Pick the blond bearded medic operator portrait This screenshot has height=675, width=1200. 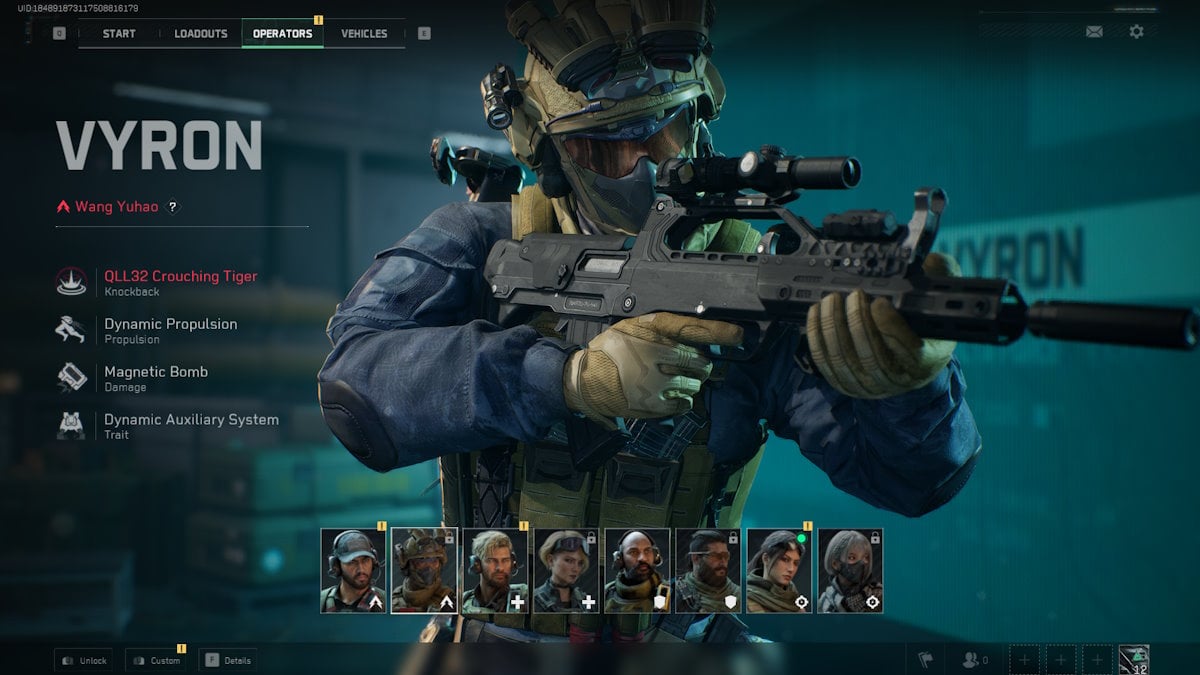click(x=495, y=570)
